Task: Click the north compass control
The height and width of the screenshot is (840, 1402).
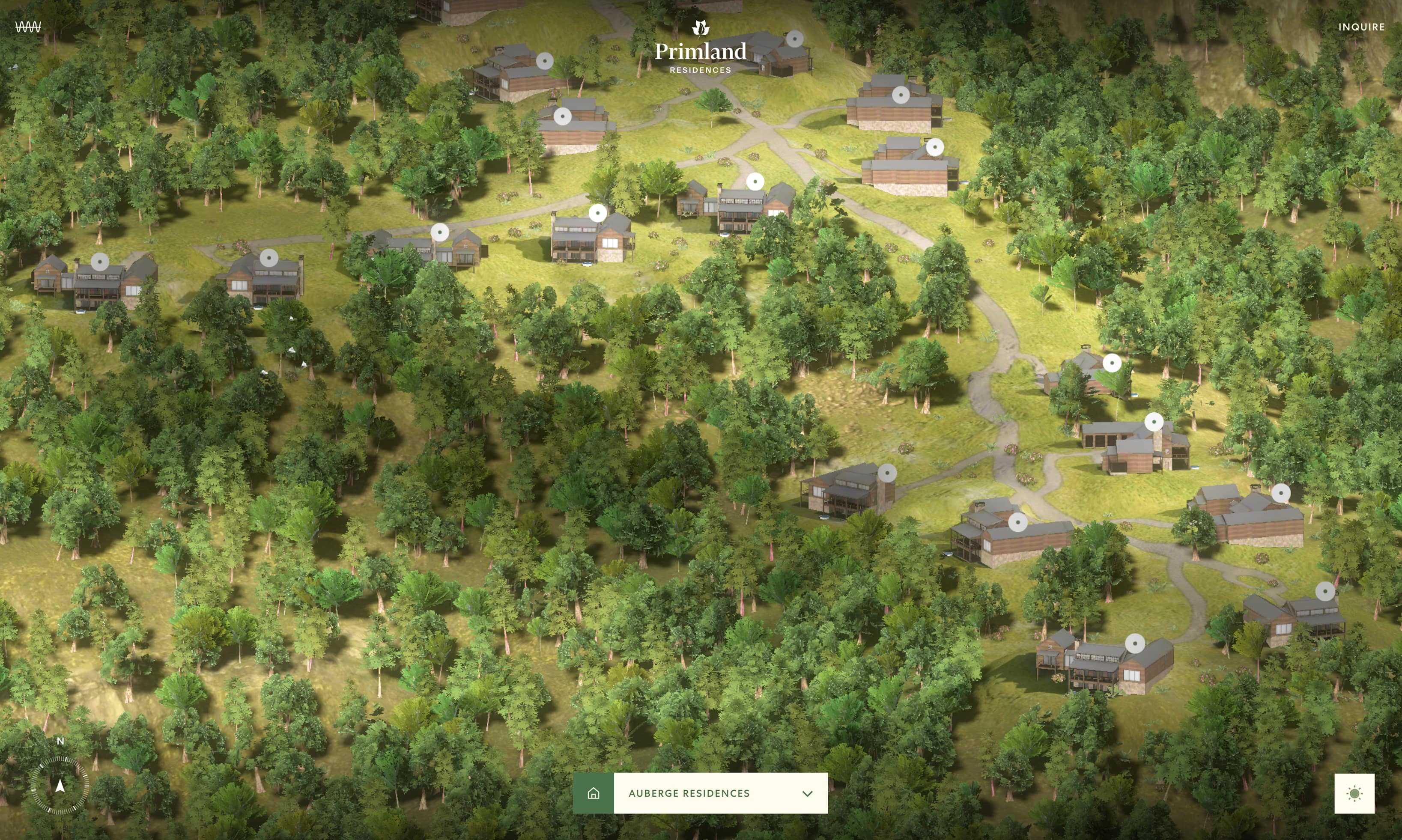Action: tap(60, 784)
